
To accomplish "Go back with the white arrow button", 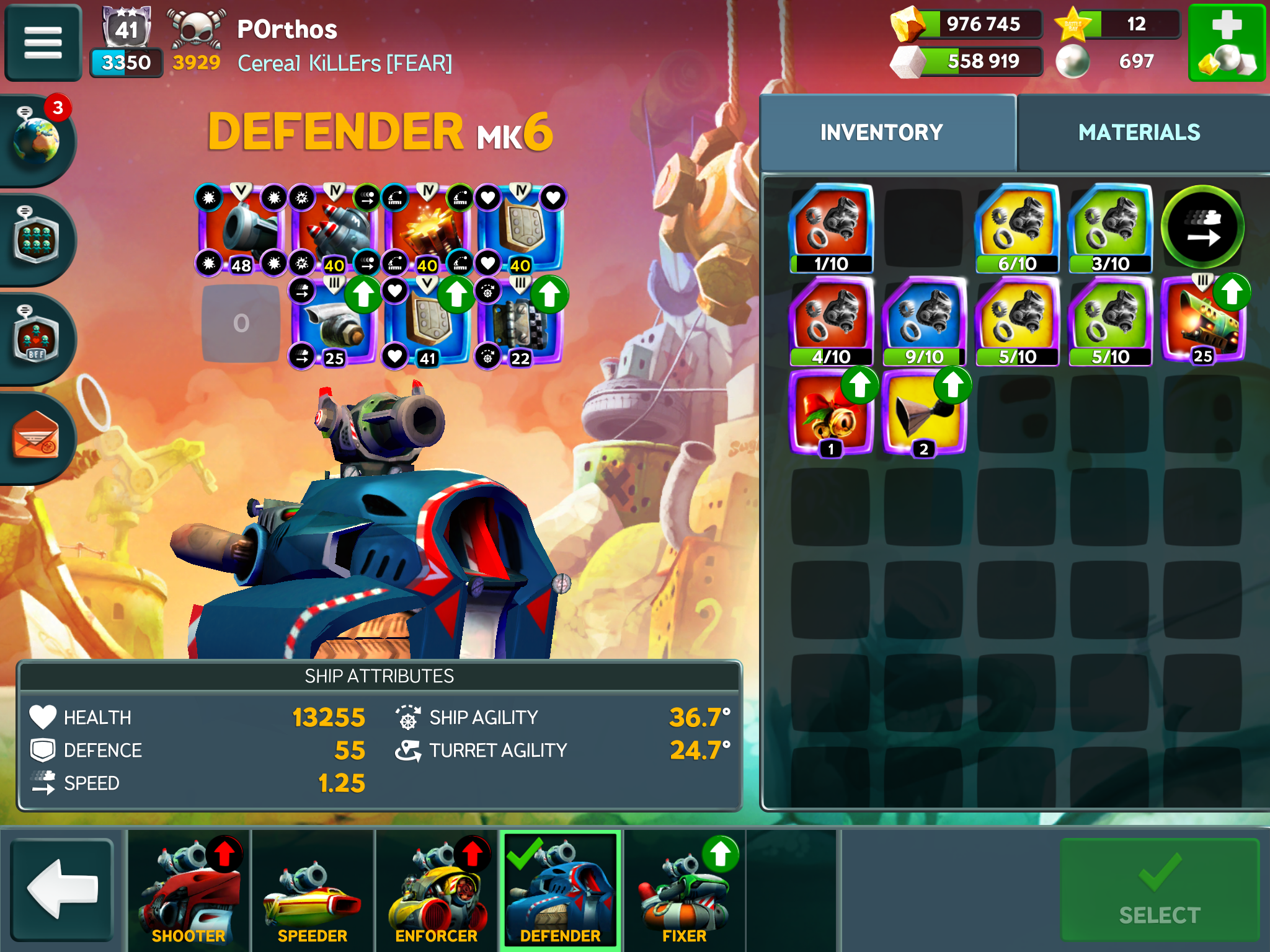I will 62,888.
